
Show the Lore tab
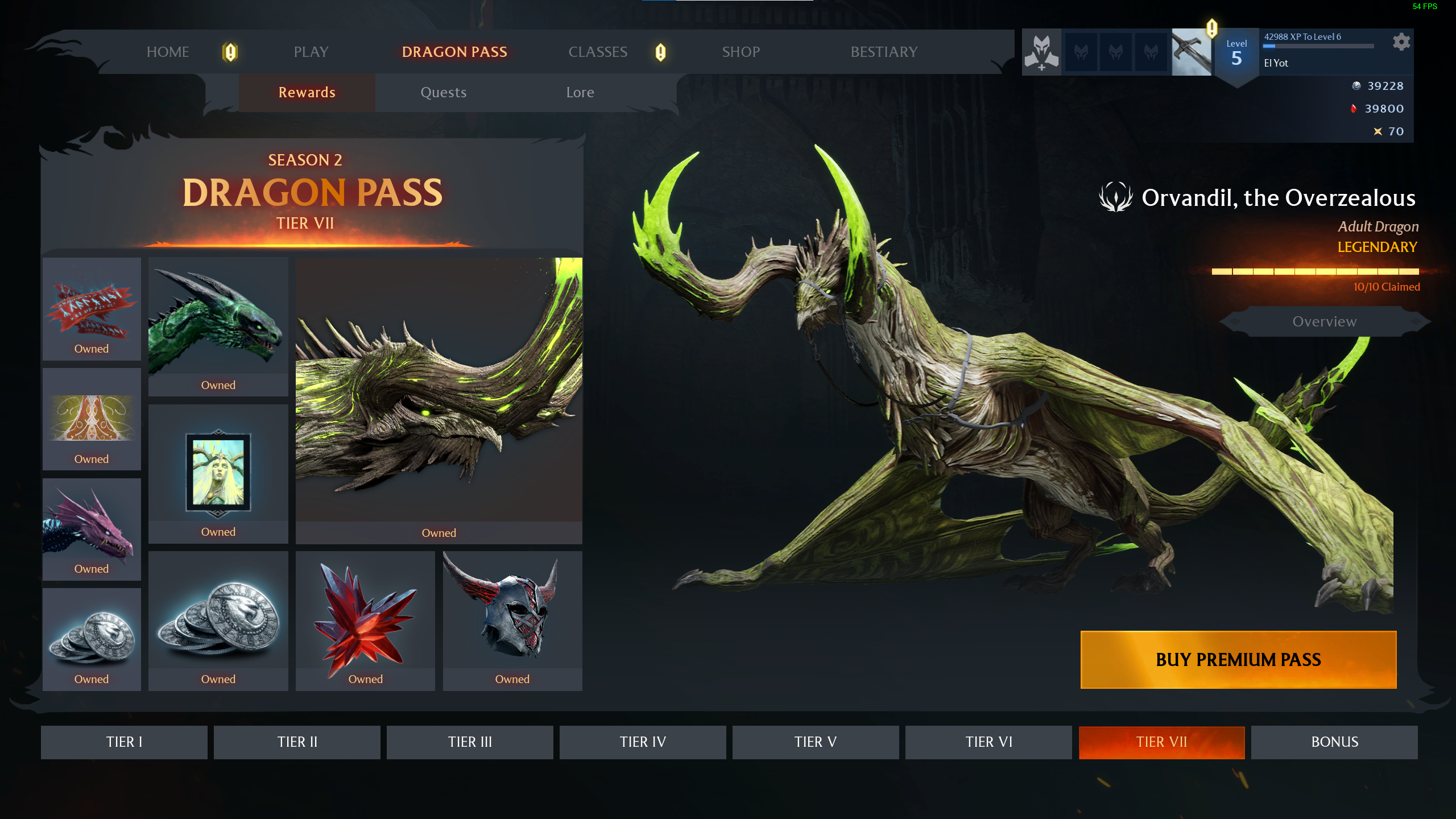[x=580, y=92]
